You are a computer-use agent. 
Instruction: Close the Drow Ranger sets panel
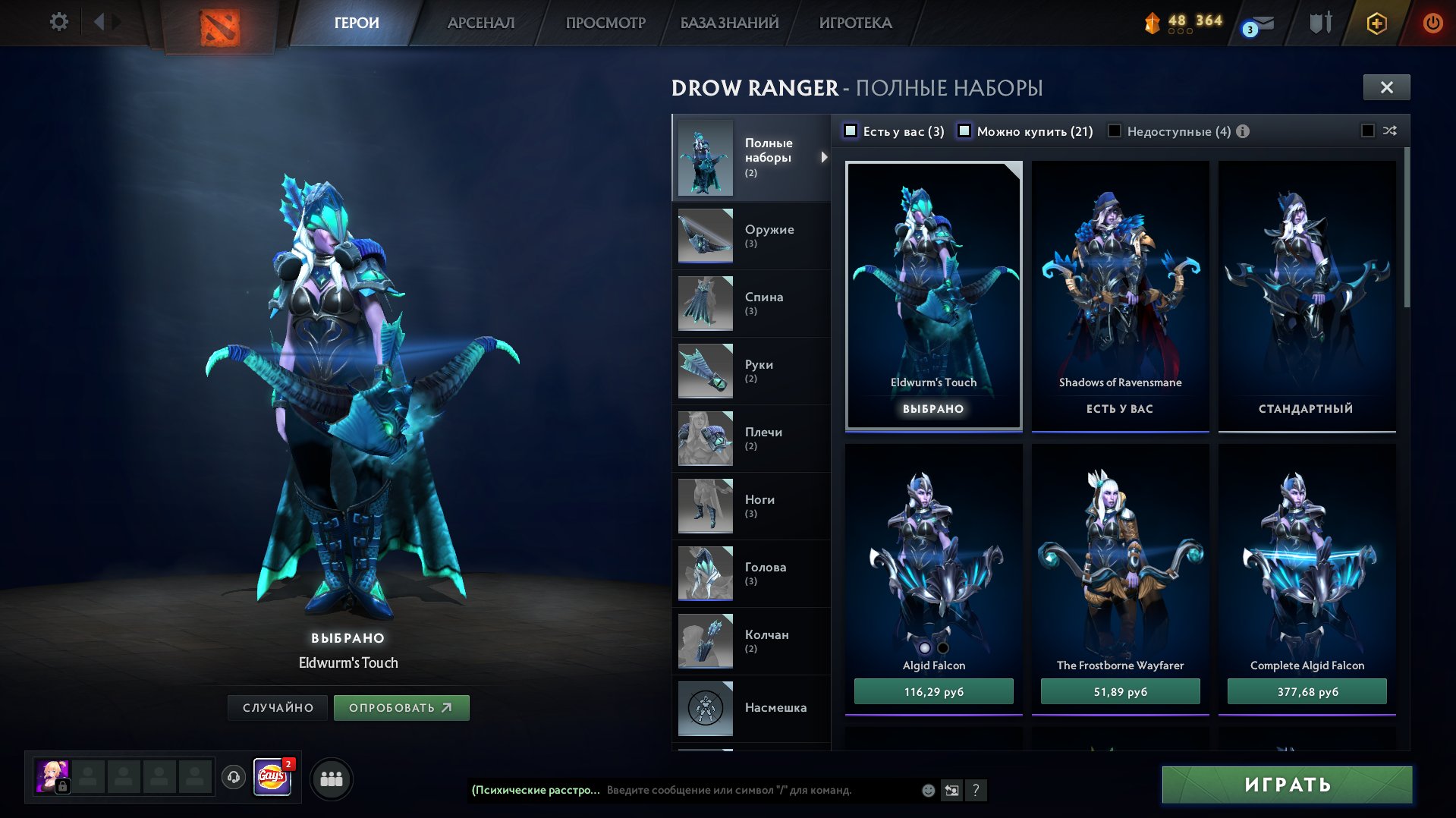(x=1386, y=87)
